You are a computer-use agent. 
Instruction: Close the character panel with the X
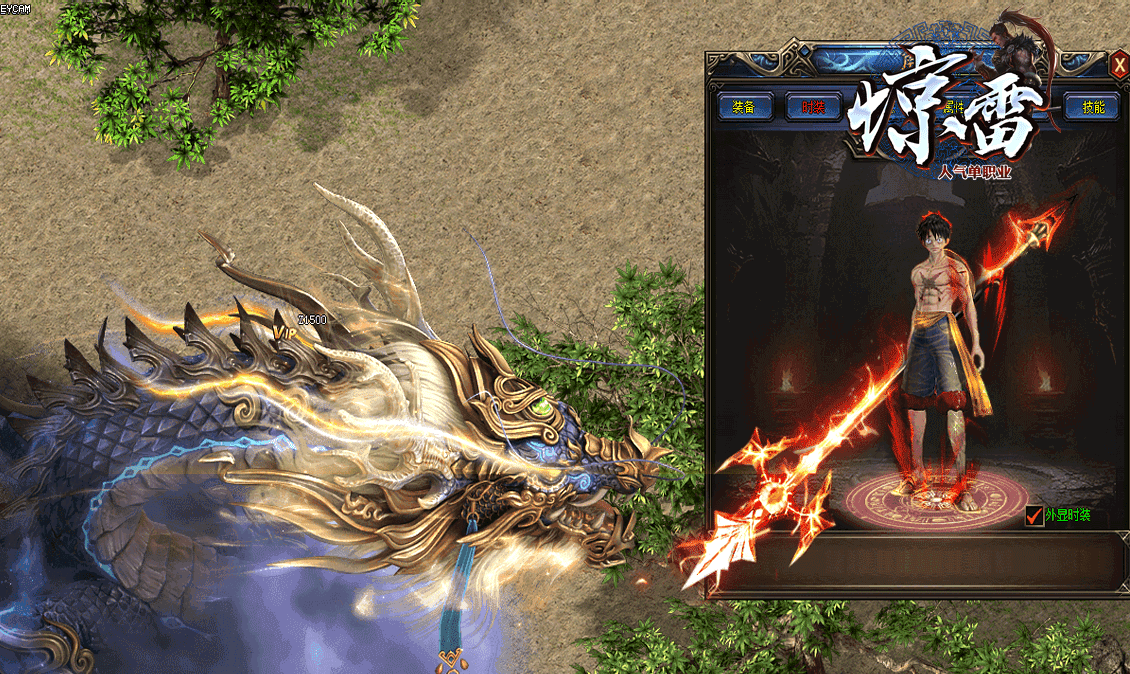[1119, 66]
